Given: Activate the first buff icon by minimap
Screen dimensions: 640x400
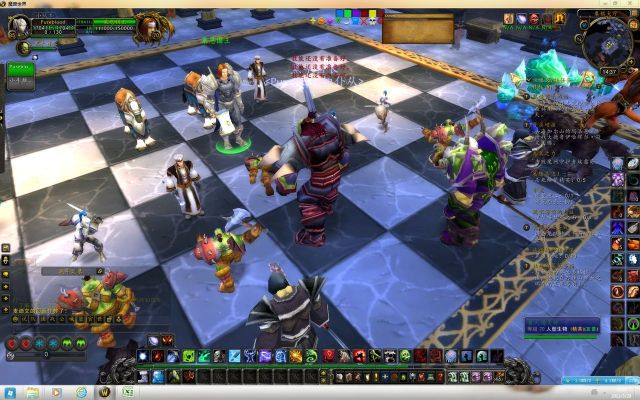Looking at the screenshot, I should [x=508, y=18].
